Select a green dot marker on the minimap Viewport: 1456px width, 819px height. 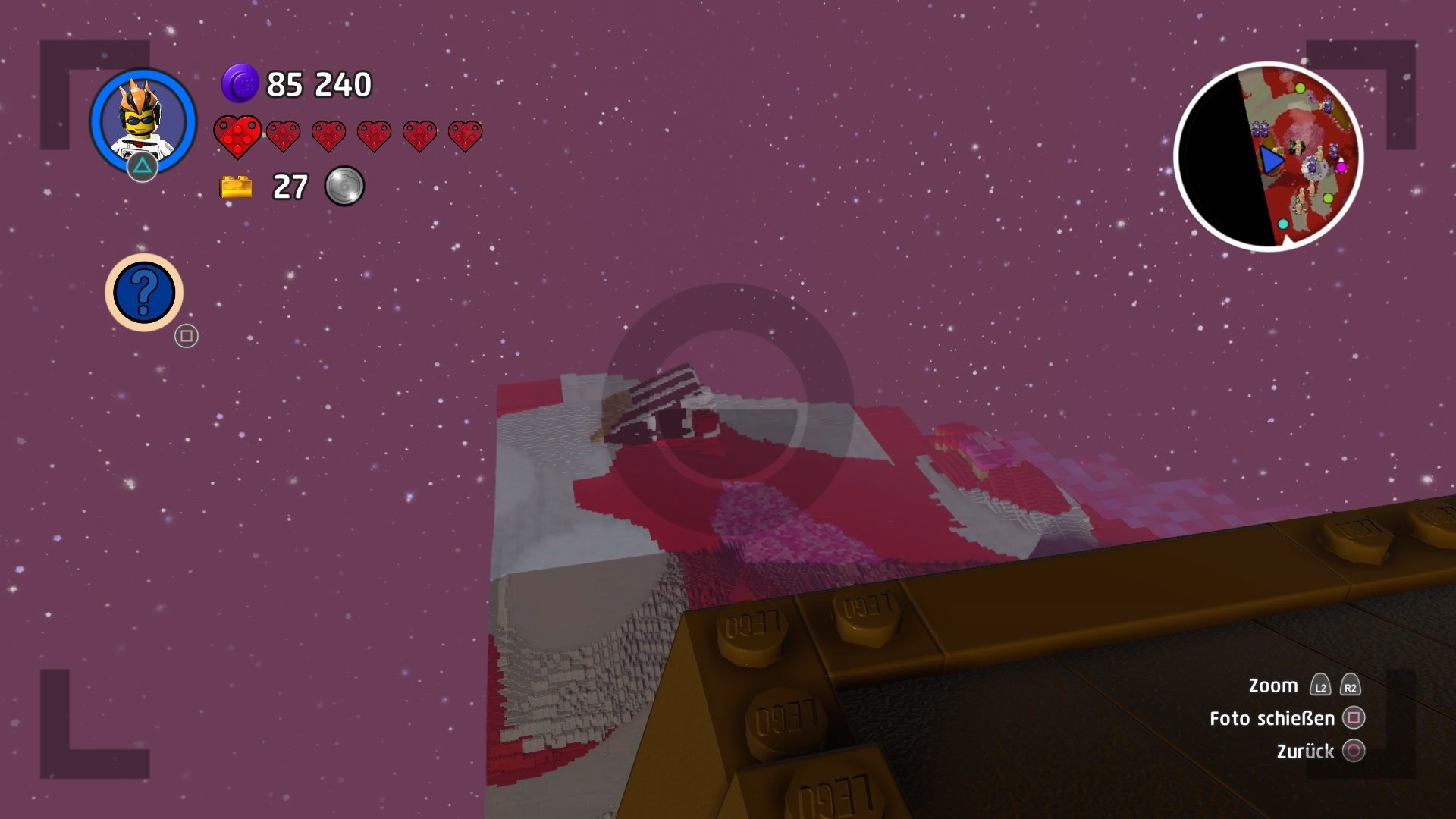[1301, 88]
